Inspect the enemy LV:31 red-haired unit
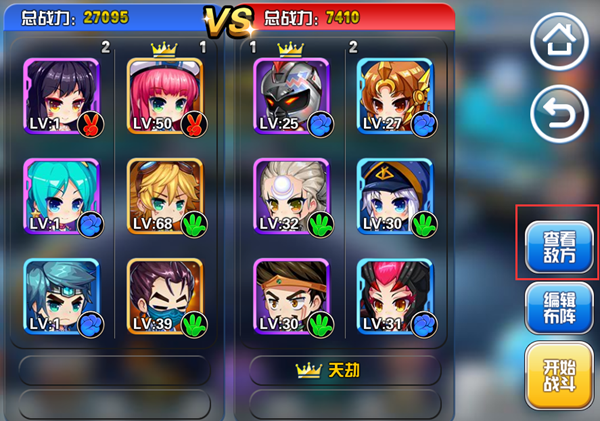Image resolution: width=600 pixels, height=421 pixels. pos(395,296)
